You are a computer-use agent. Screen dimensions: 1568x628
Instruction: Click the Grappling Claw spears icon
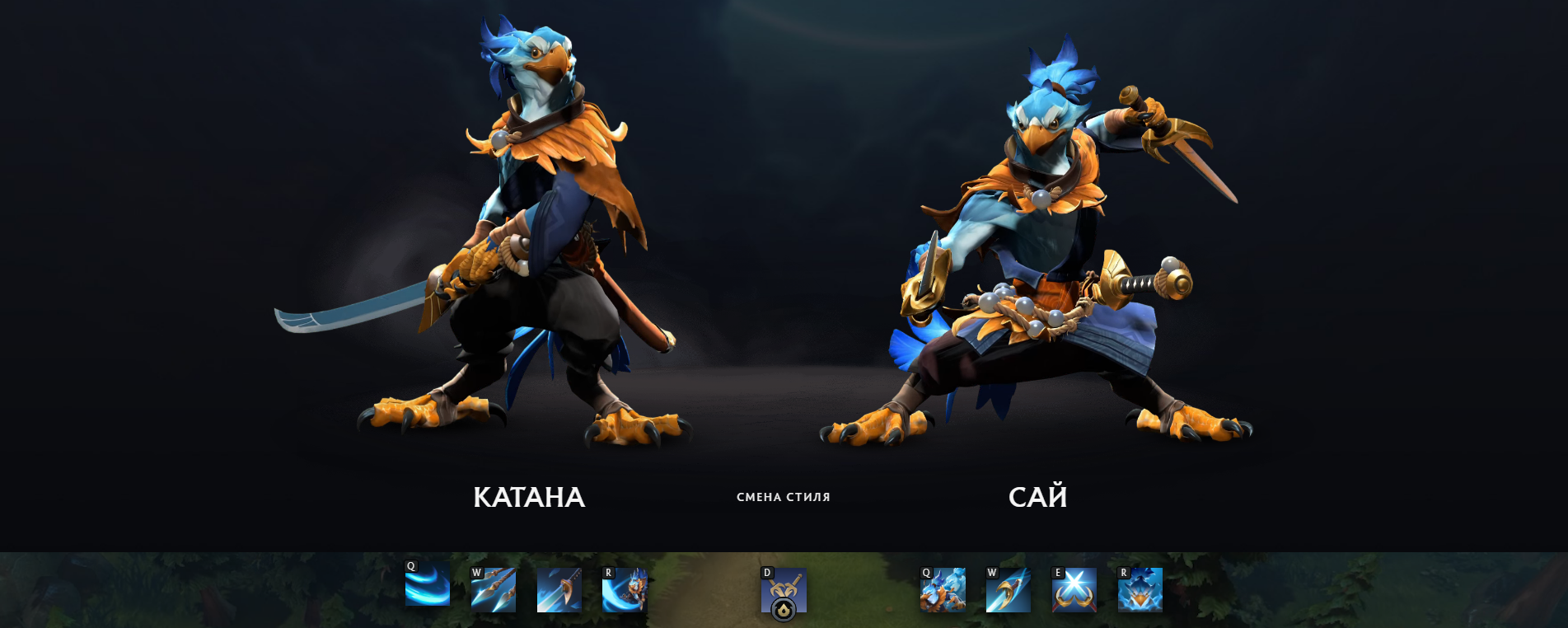point(494,589)
